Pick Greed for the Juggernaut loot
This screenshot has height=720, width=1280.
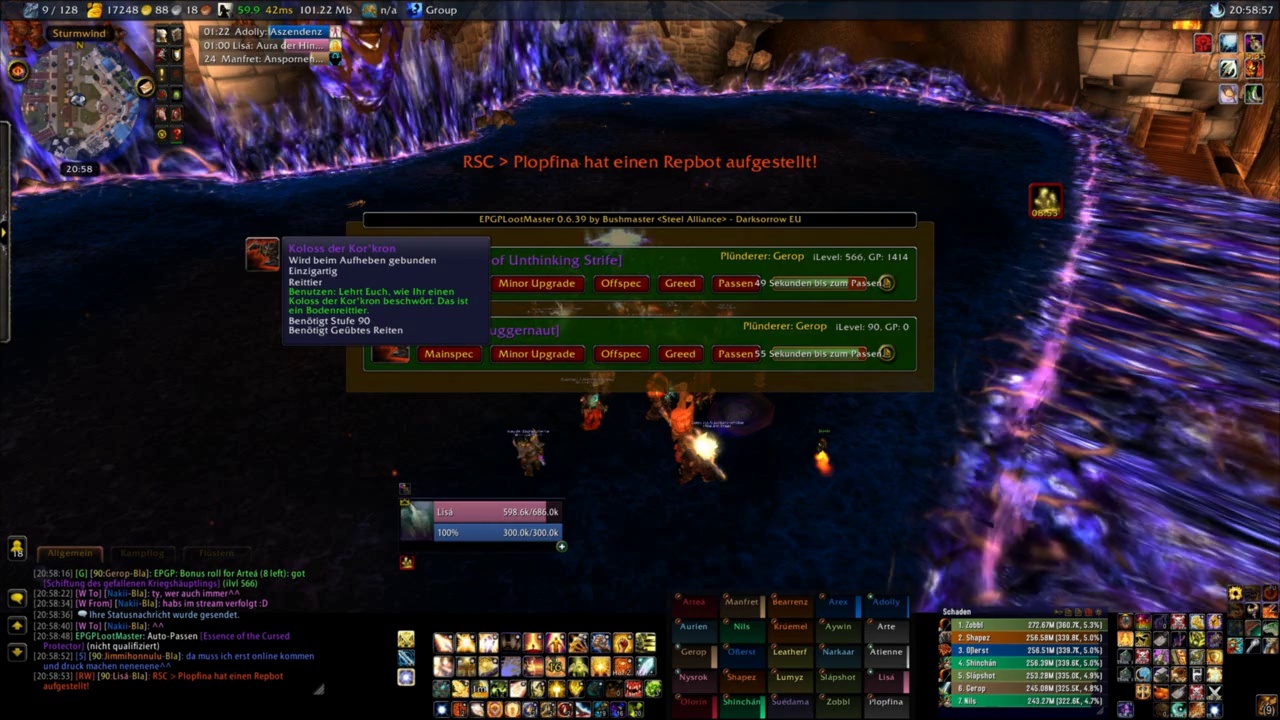(680, 354)
